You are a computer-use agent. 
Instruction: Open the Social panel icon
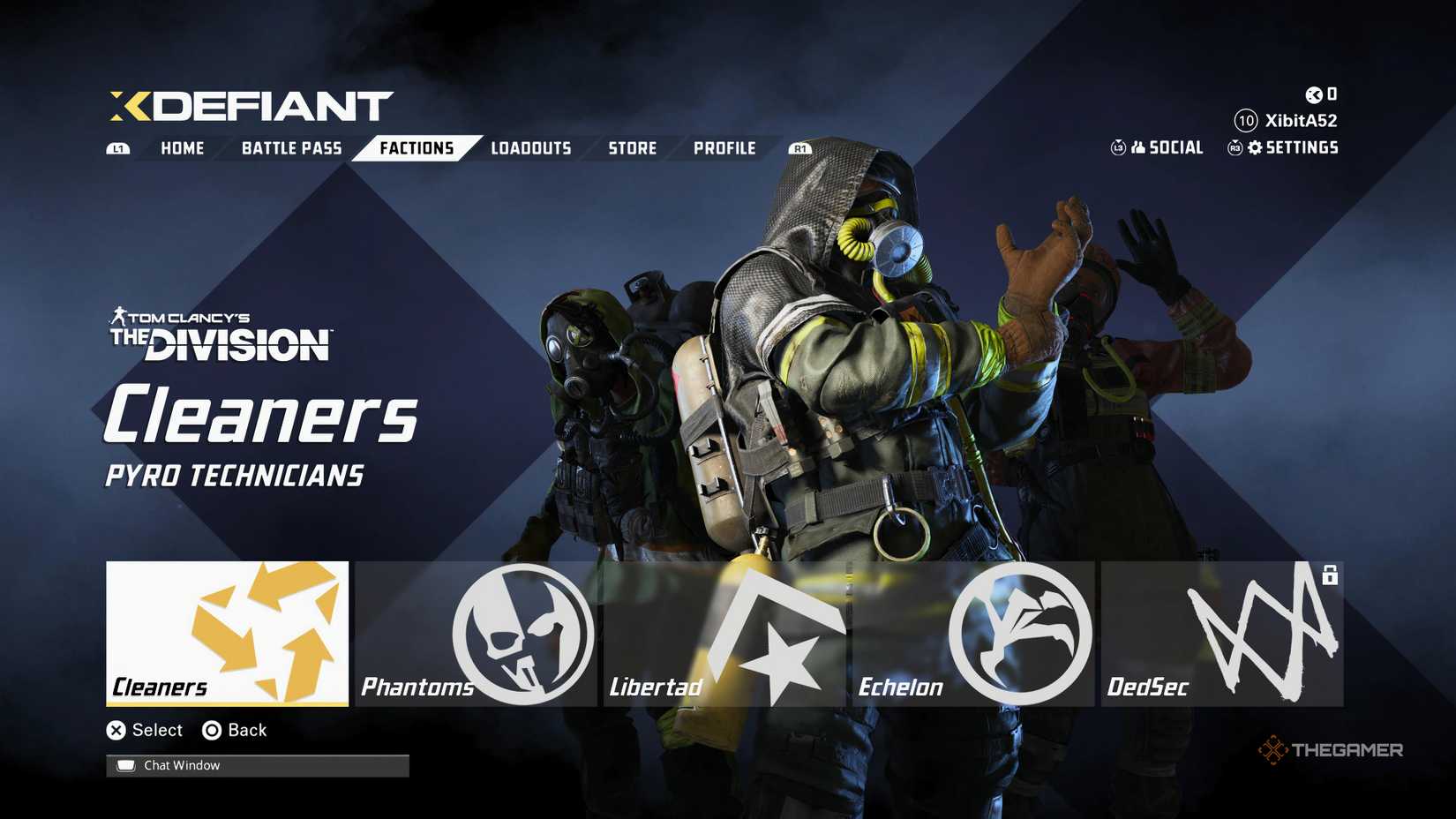[x=1141, y=147]
